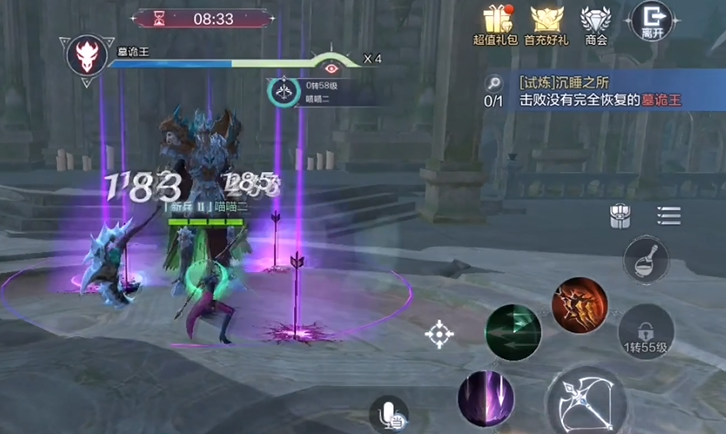Select the 墓诡王 boss portrait
The width and height of the screenshot is (726, 434).
(x=86, y=54)
